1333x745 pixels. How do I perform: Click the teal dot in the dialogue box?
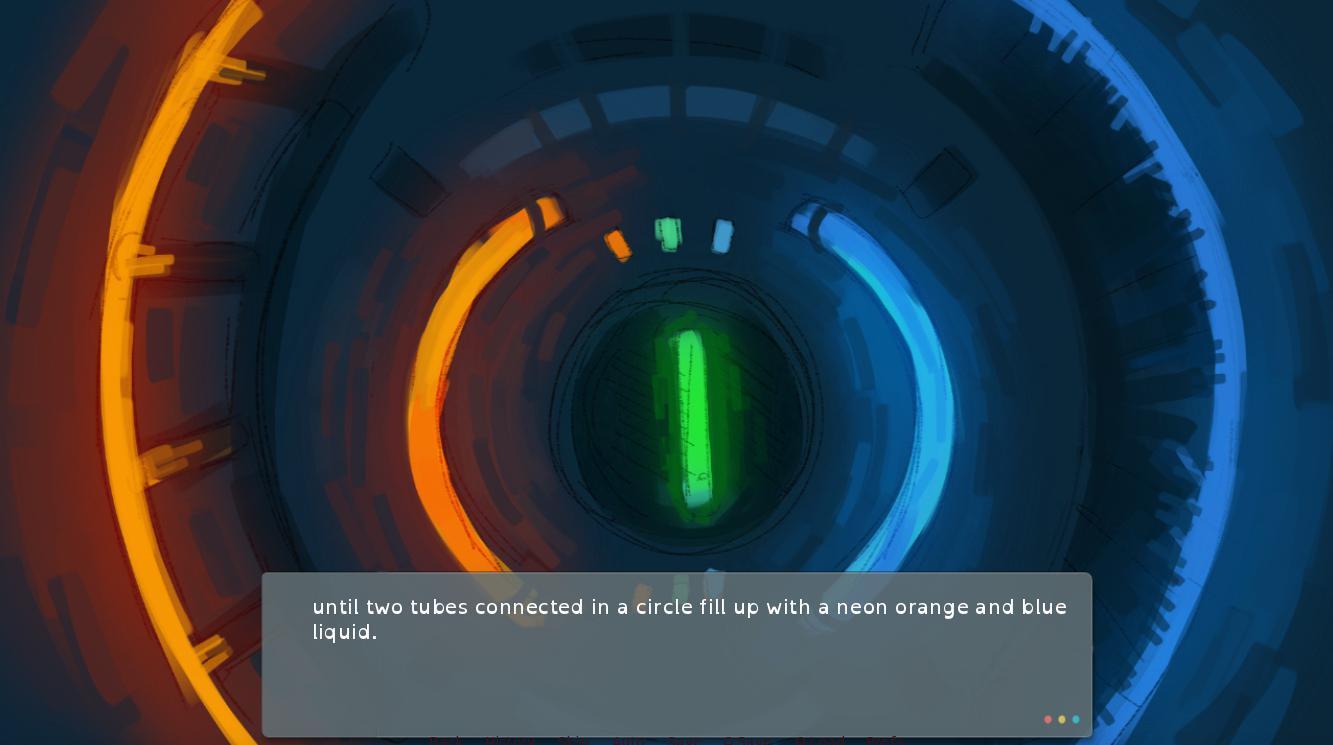(x=1076, y=719)
